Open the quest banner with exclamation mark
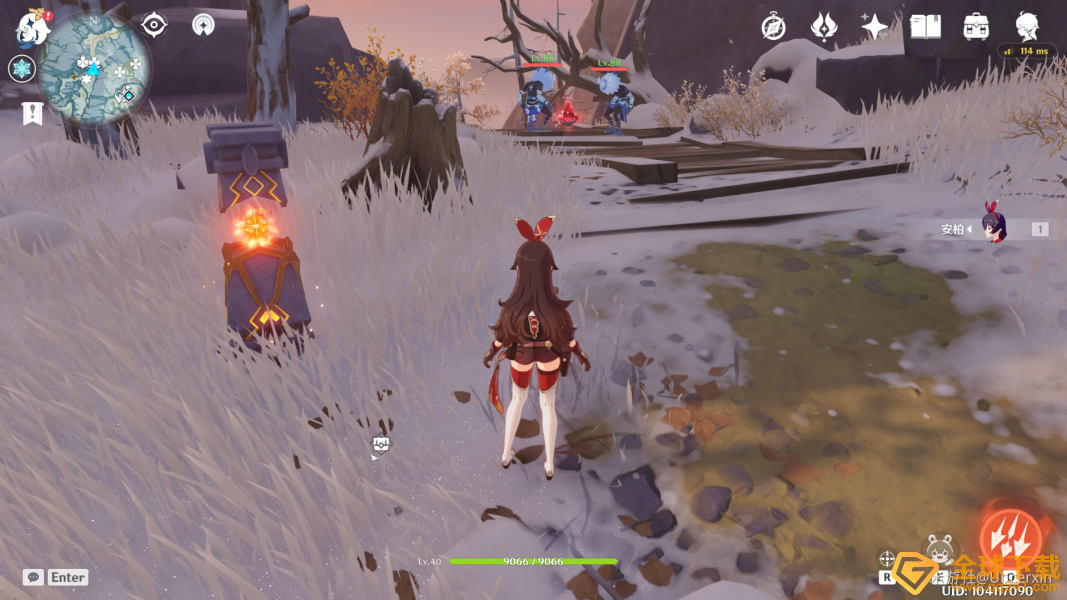The width and height of the screenshot is (1067, 600). [31, 113]
